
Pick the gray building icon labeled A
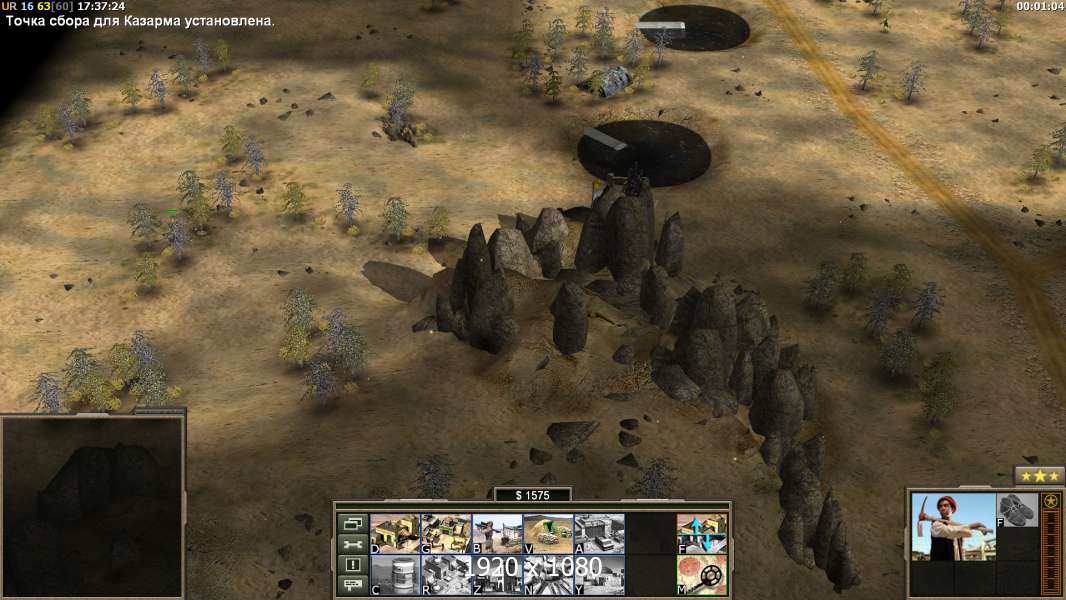pyautogui.click(x=599, y=533)
